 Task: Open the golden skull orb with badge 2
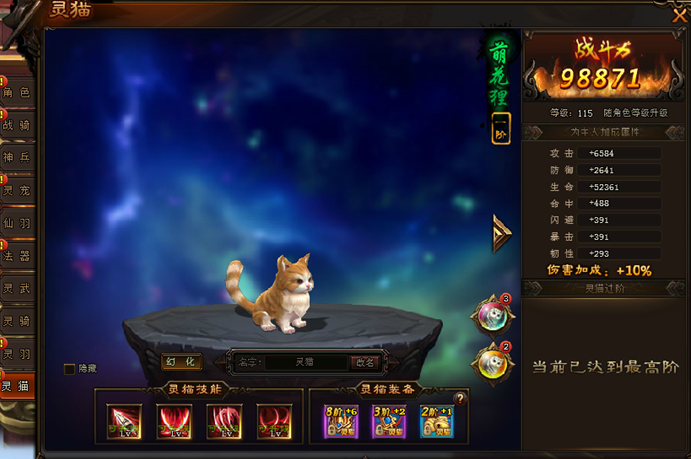point(491,361)
